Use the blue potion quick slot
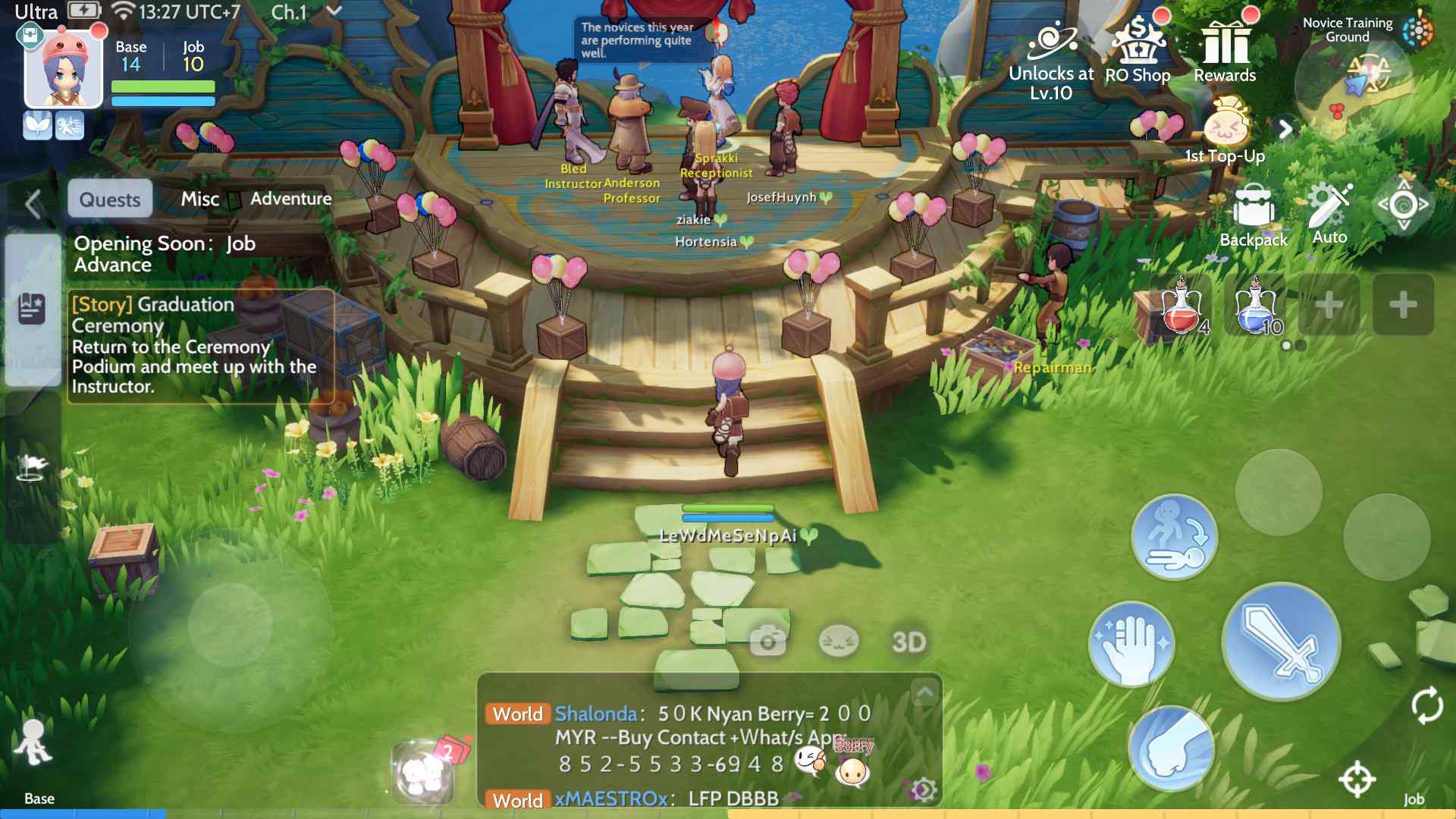 (1256, 306)
